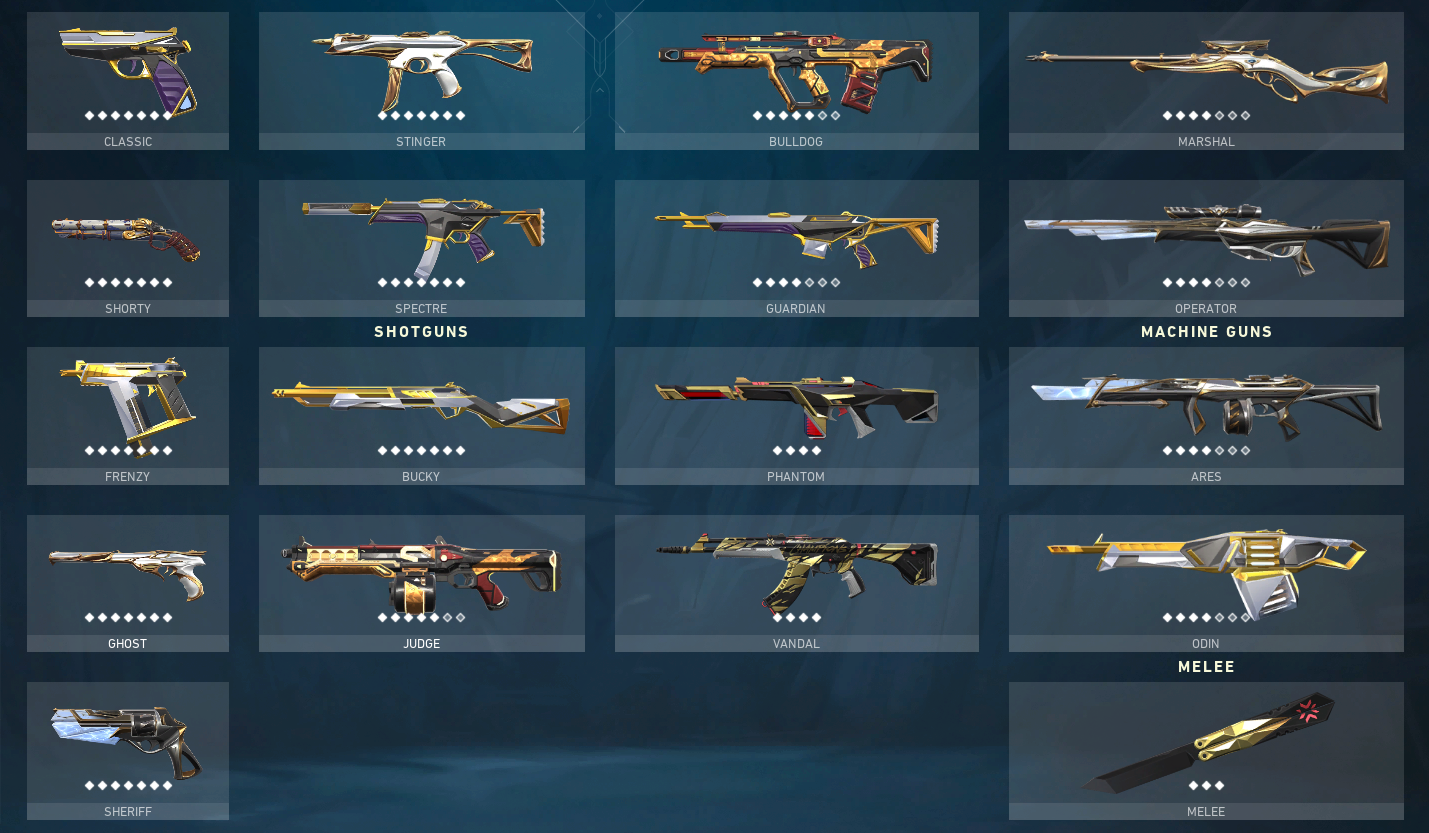The image size is (1429, 833).
Task: Select the Odin machine gun skin
Action: pos(1206,572)
